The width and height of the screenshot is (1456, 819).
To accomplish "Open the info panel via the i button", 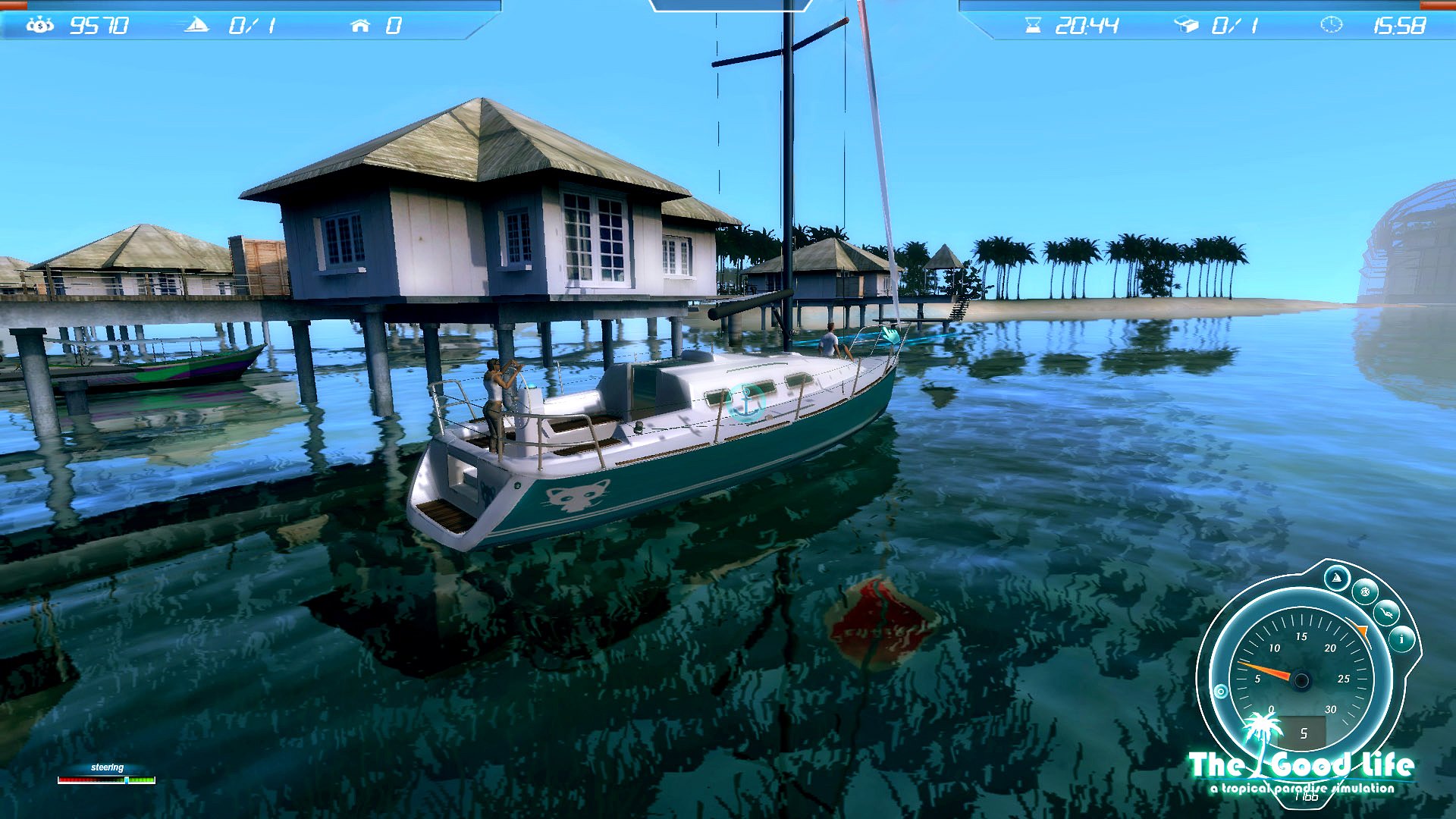I will point(1401,639).
